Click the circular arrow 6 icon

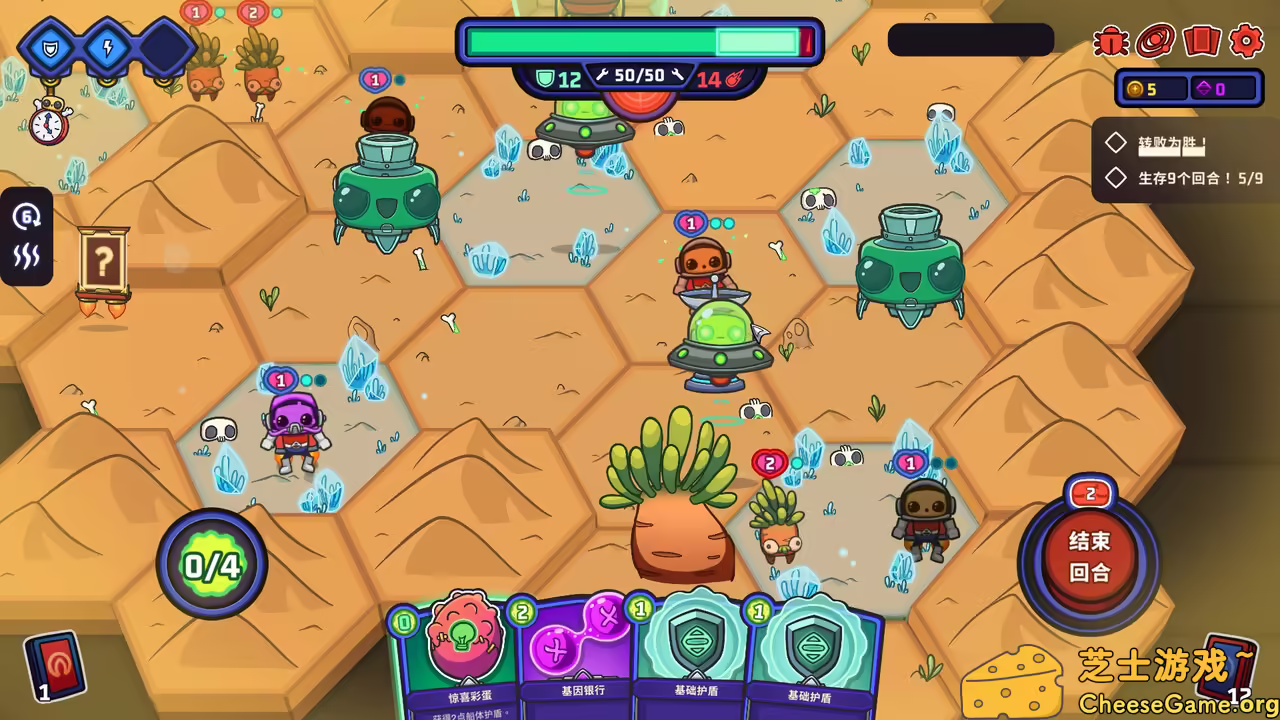point(27,218)
